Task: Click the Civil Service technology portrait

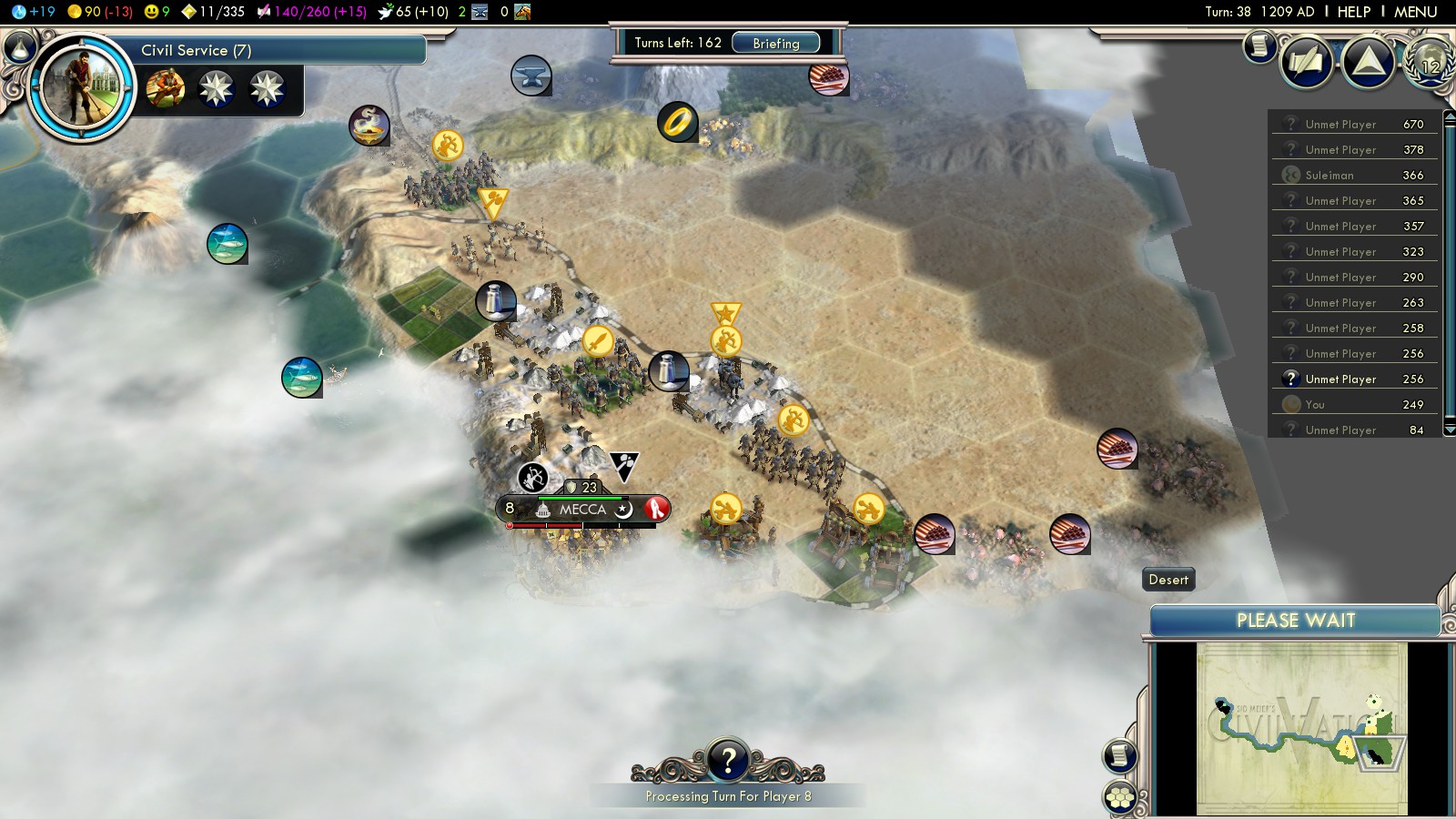Action: (82, 88)
